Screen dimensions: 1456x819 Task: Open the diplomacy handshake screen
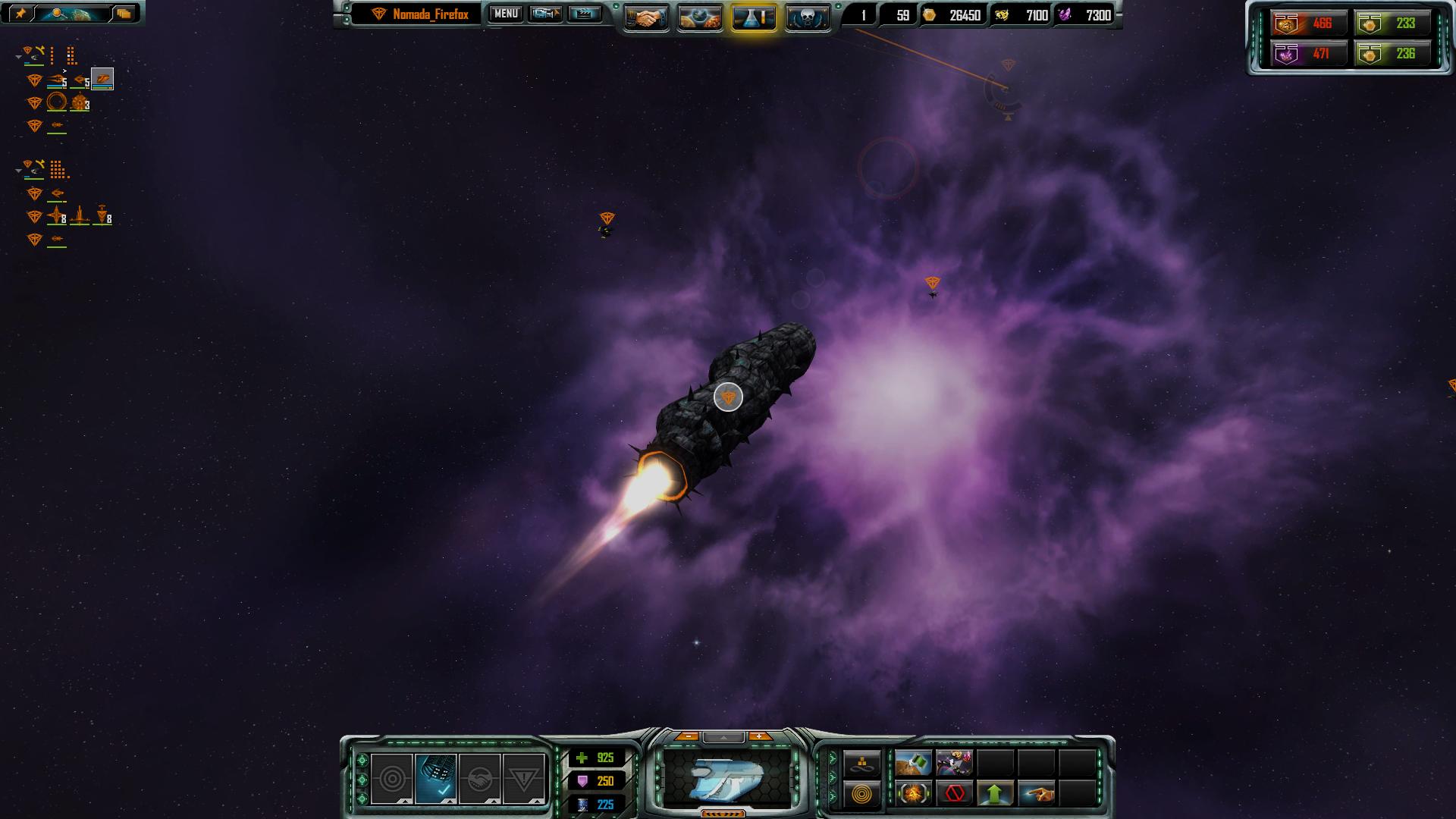click(646, 17)
